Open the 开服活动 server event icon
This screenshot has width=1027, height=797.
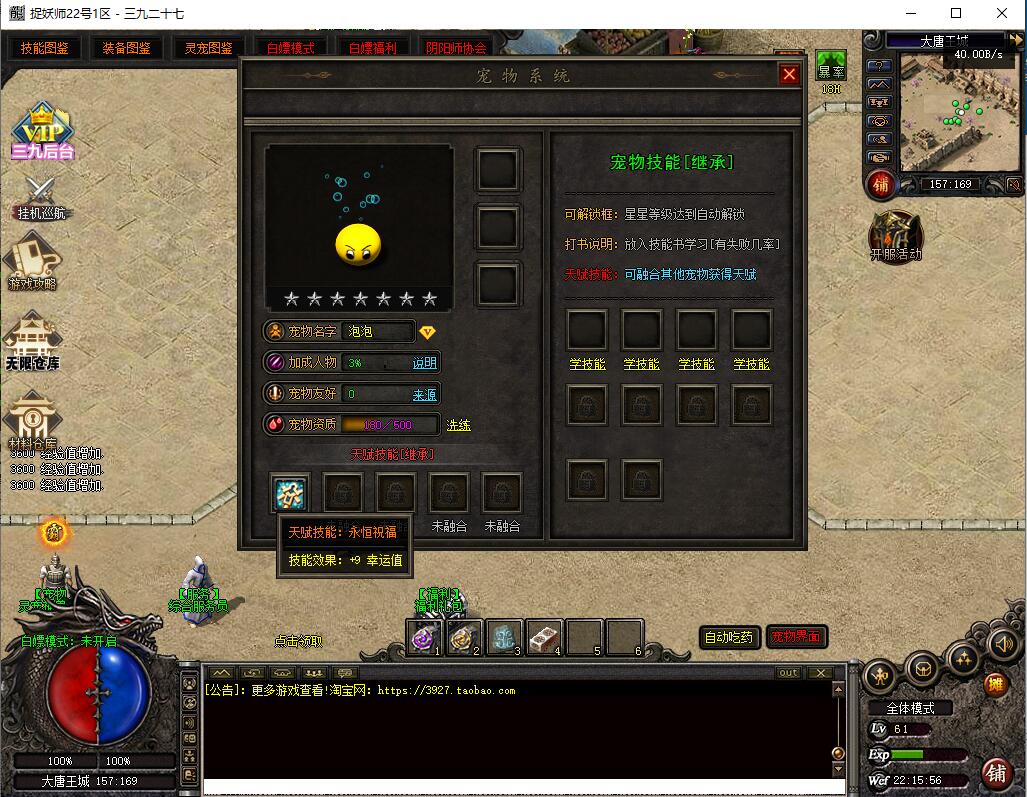[x=895, y=237]
